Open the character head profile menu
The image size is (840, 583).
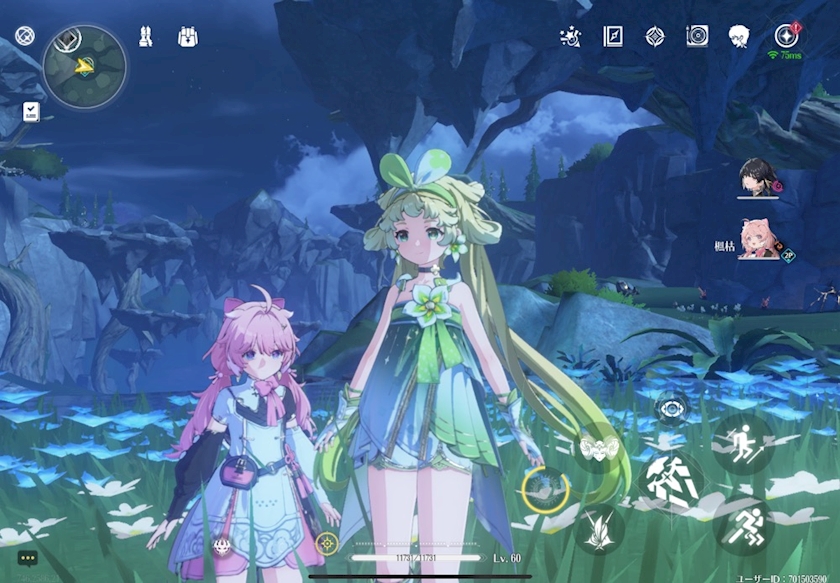739,37
